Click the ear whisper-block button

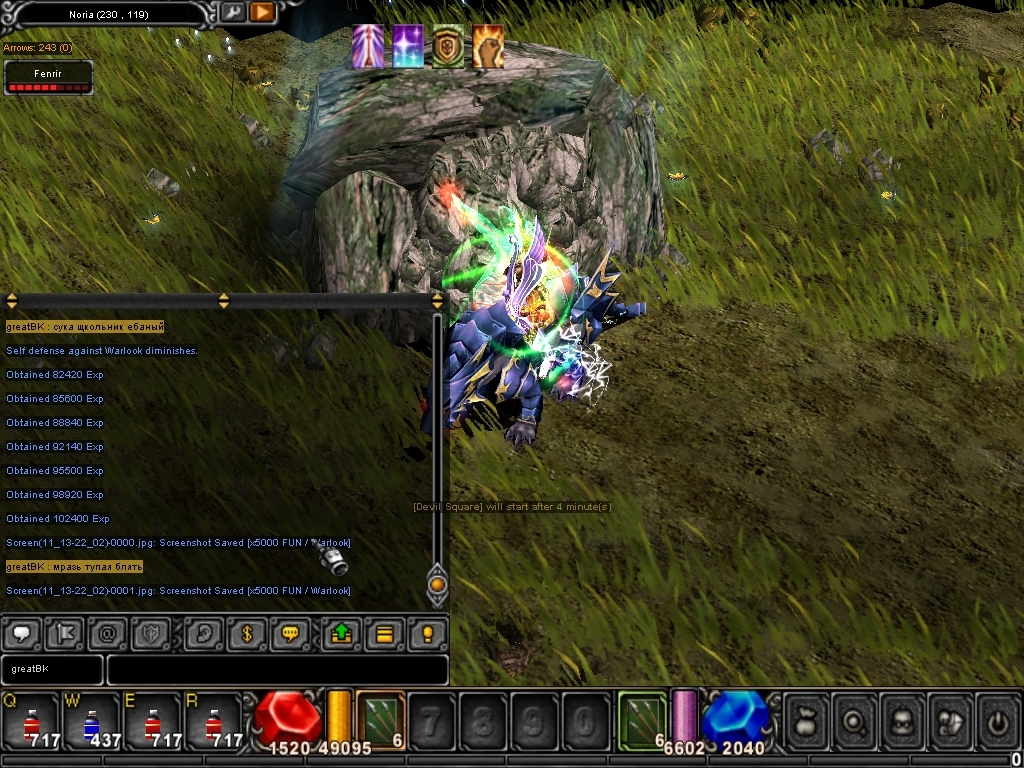click(204, 634)
